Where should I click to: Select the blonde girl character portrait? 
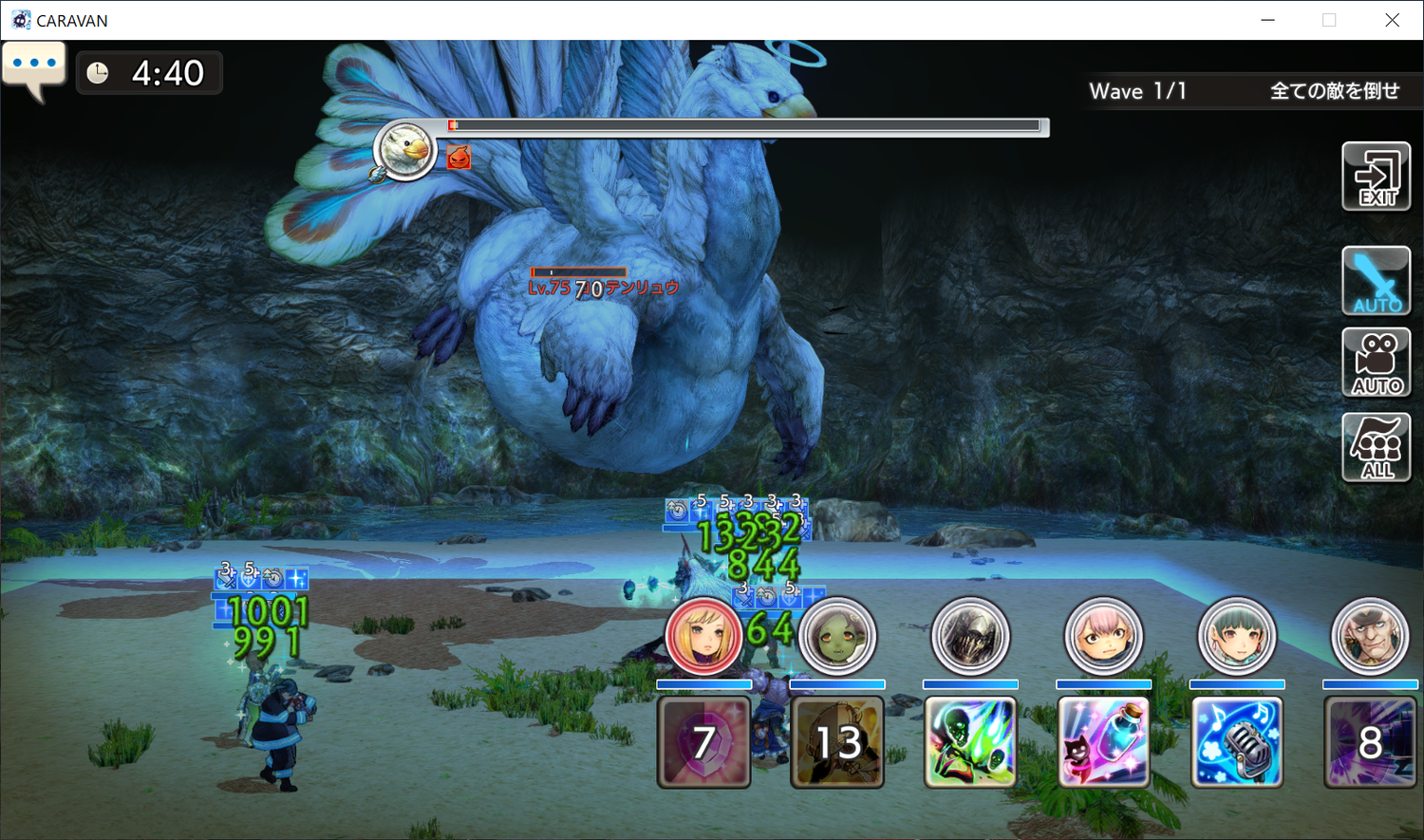pyautogui.click(x=703, y=636)
